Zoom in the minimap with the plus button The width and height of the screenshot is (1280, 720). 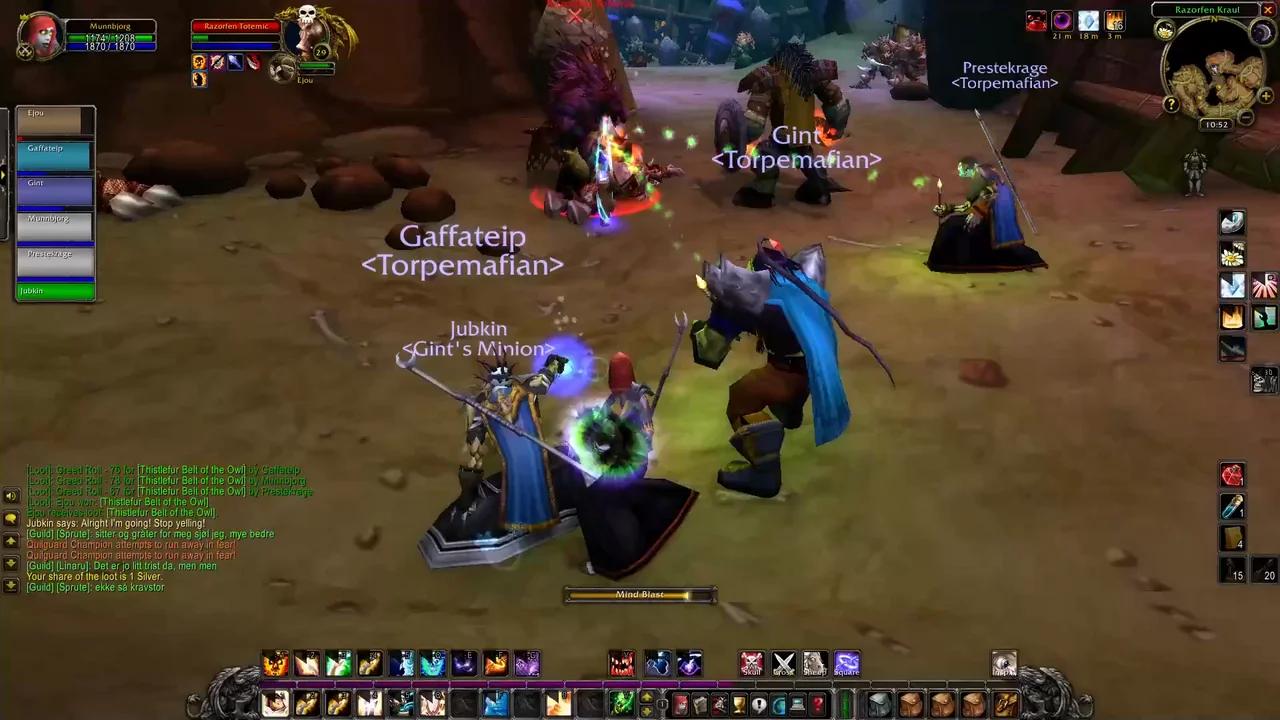click(x=1265, y=96)
